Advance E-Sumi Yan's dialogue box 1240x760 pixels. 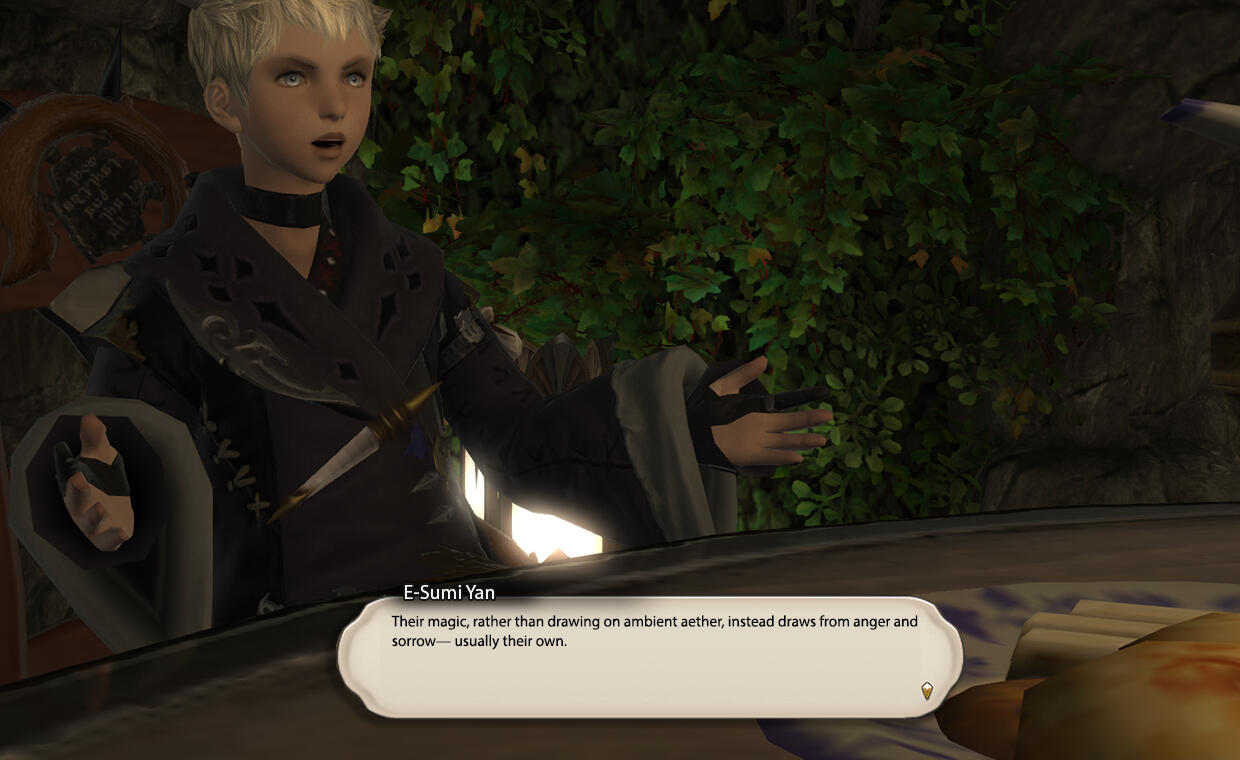tap(650, 655)
